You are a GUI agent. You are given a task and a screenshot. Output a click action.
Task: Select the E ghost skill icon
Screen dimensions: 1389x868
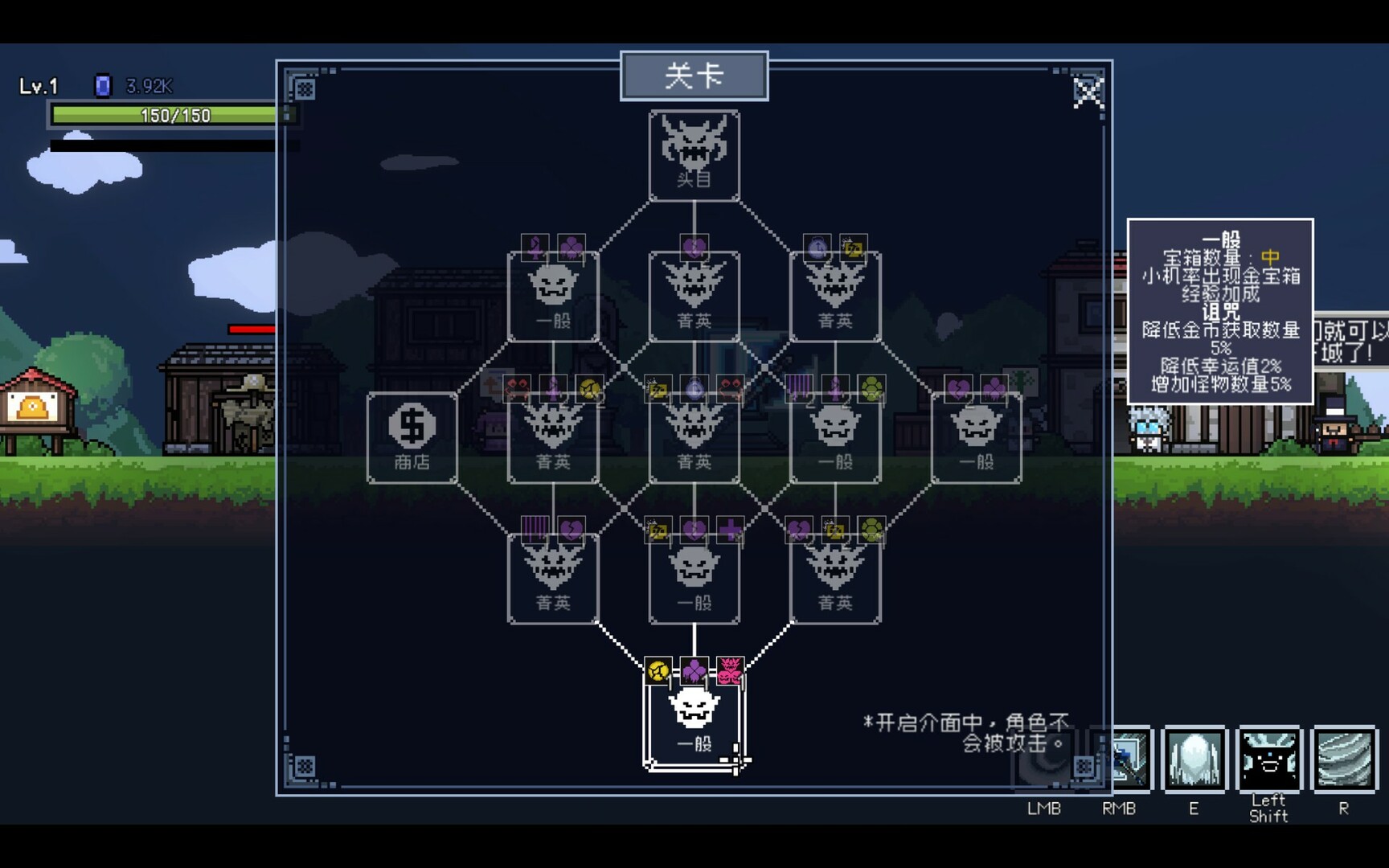[x=1195, y=759]
